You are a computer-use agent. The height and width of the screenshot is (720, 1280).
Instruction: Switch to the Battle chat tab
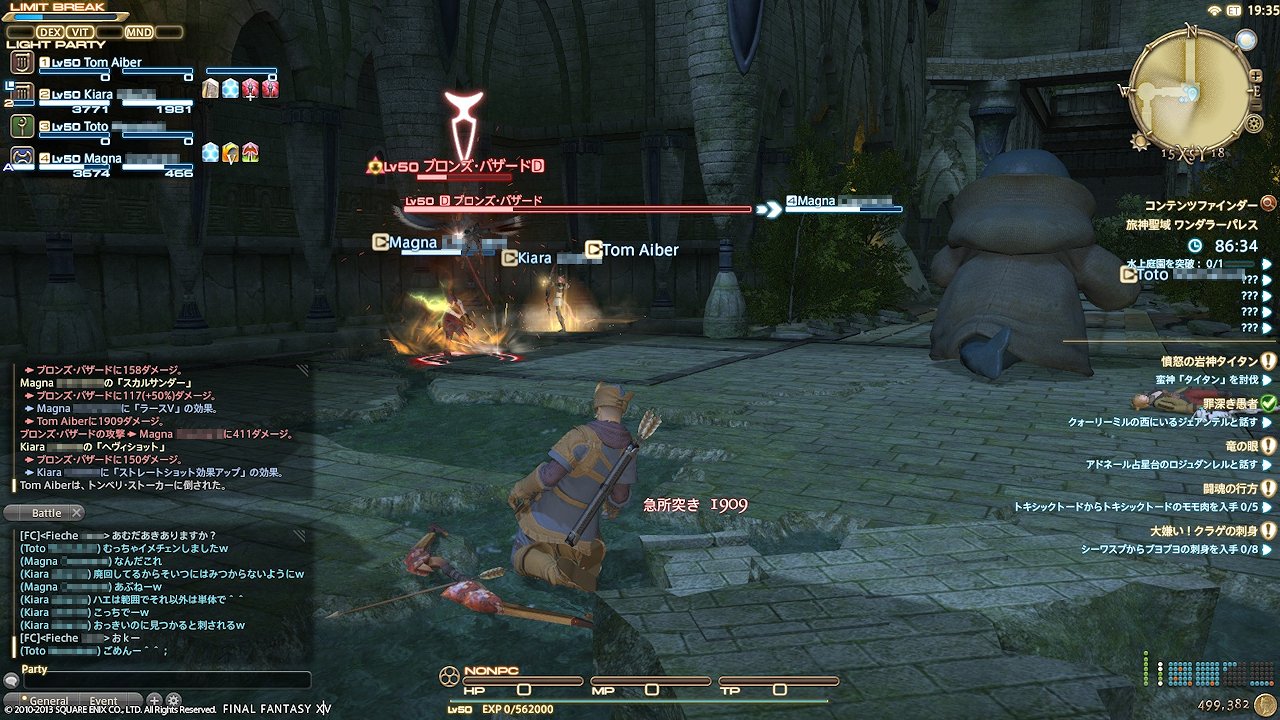[45, 513]
